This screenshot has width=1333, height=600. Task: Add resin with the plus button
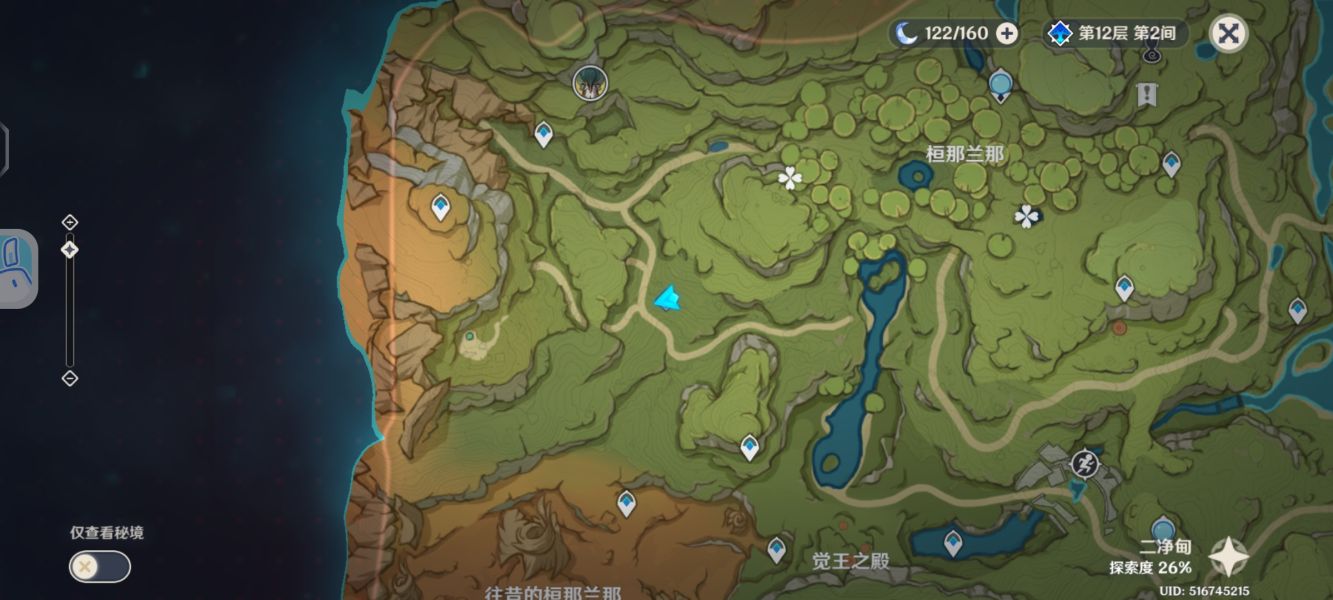tap(1007, 33)
